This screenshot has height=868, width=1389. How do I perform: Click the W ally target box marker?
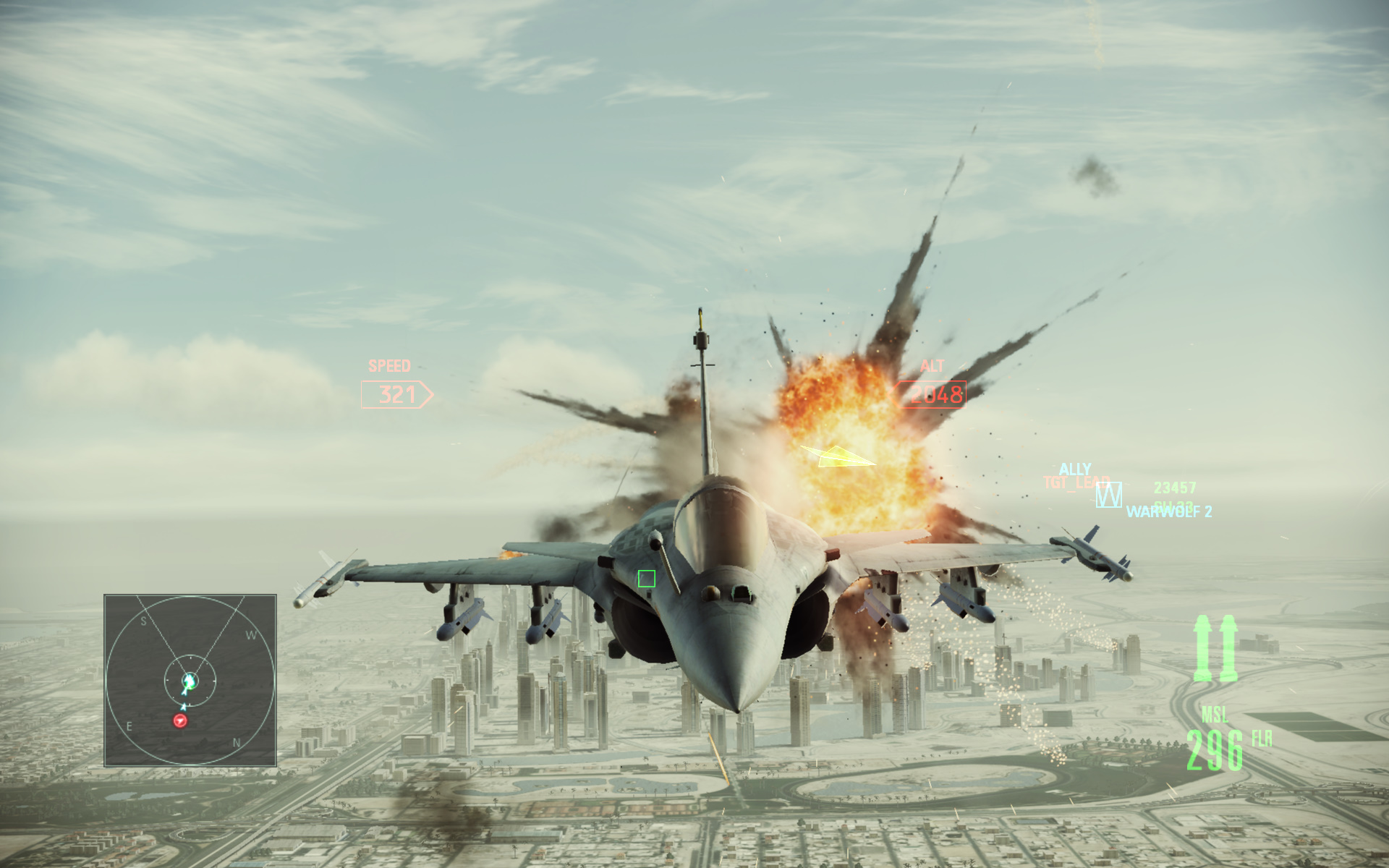click(x=1109, y=495)
